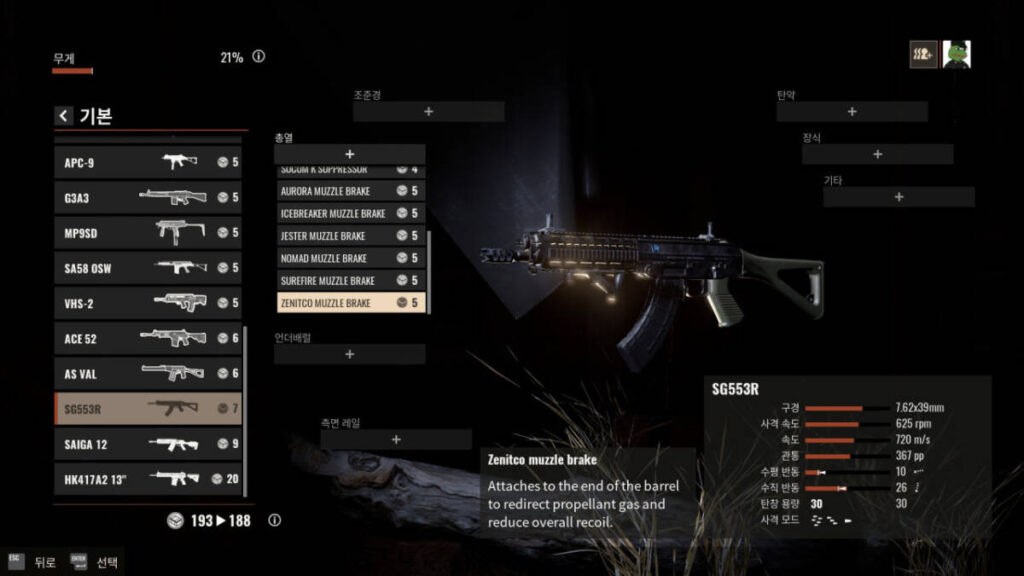Pick the Jester Muzzle Brake option

coord(350,236)
